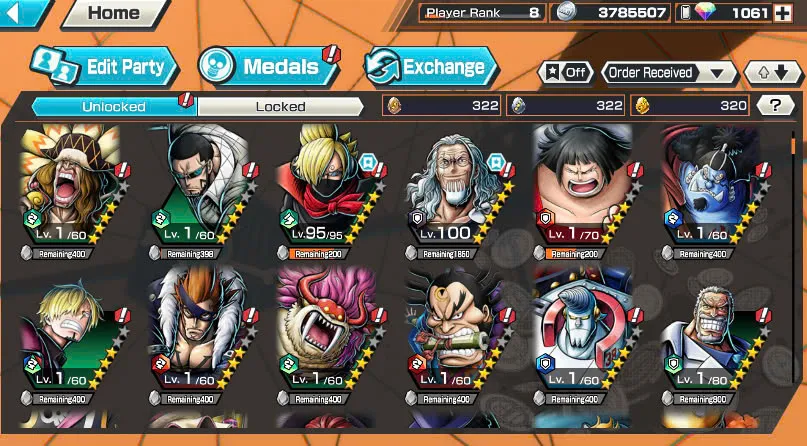Screen dimensions: 807x446
Task: Open the Medals menu
Action: click(x=268, y=67)
